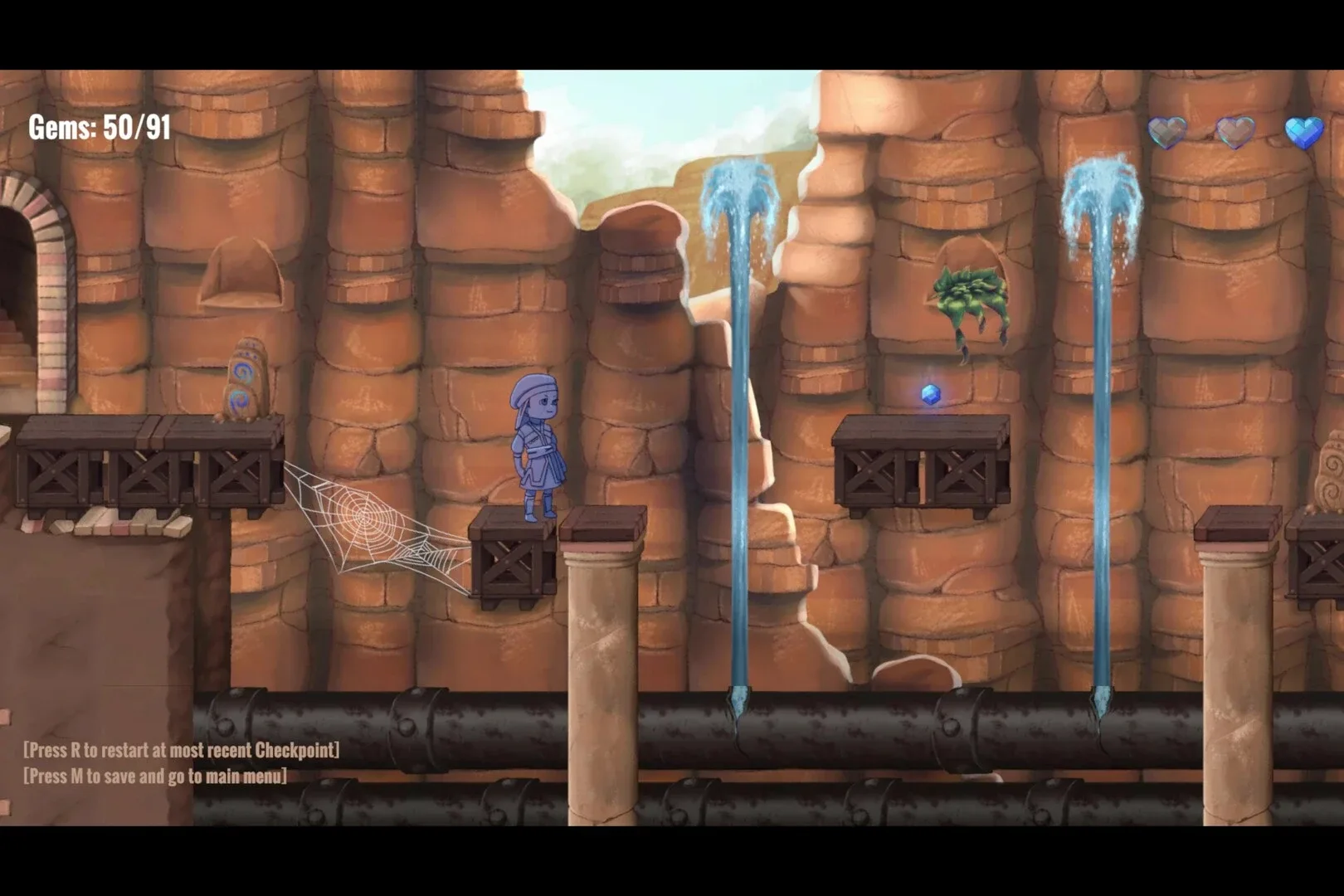Click the Press M main menu prompt
The height and width of the screenshot is (896, 1344).
click(153, 776)
